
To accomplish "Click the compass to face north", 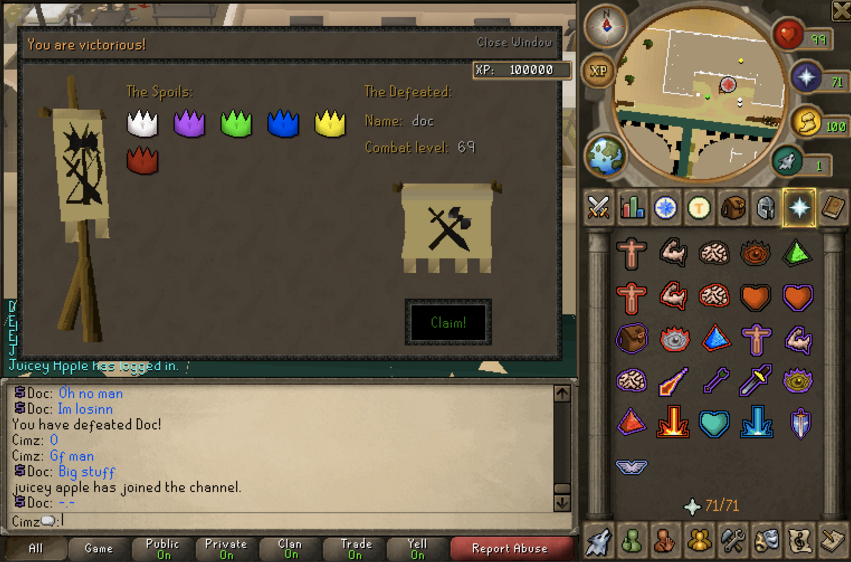I will pyautogui.click(x=605, y=26).
